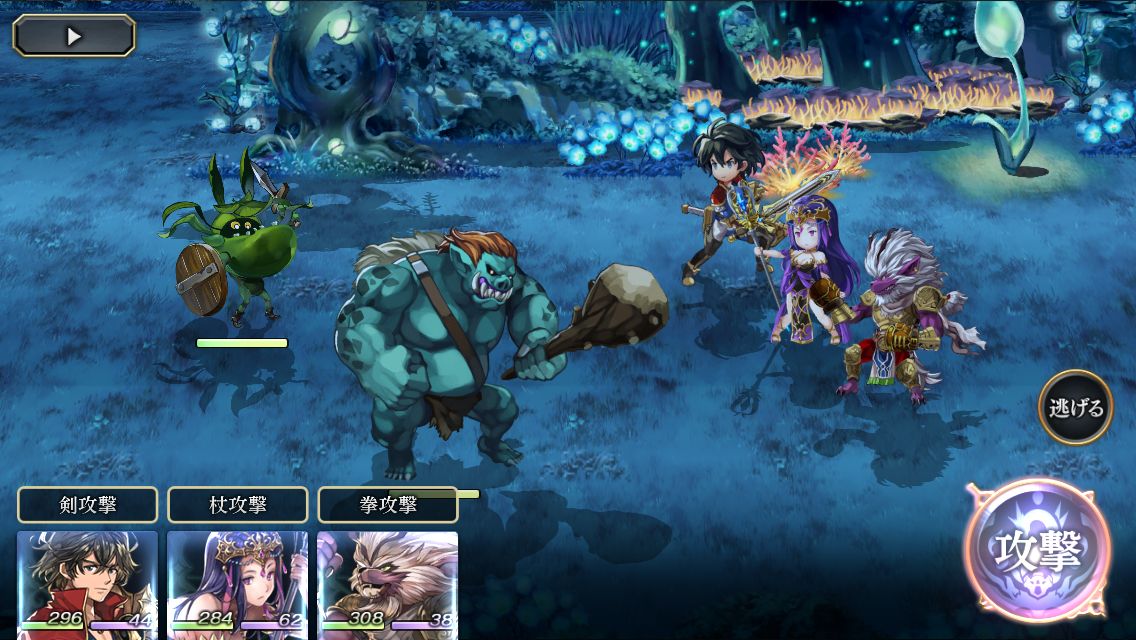Select the 杖攻撃 staff attack command
This screenshot has width=1136, height=640.
(238, 505)
